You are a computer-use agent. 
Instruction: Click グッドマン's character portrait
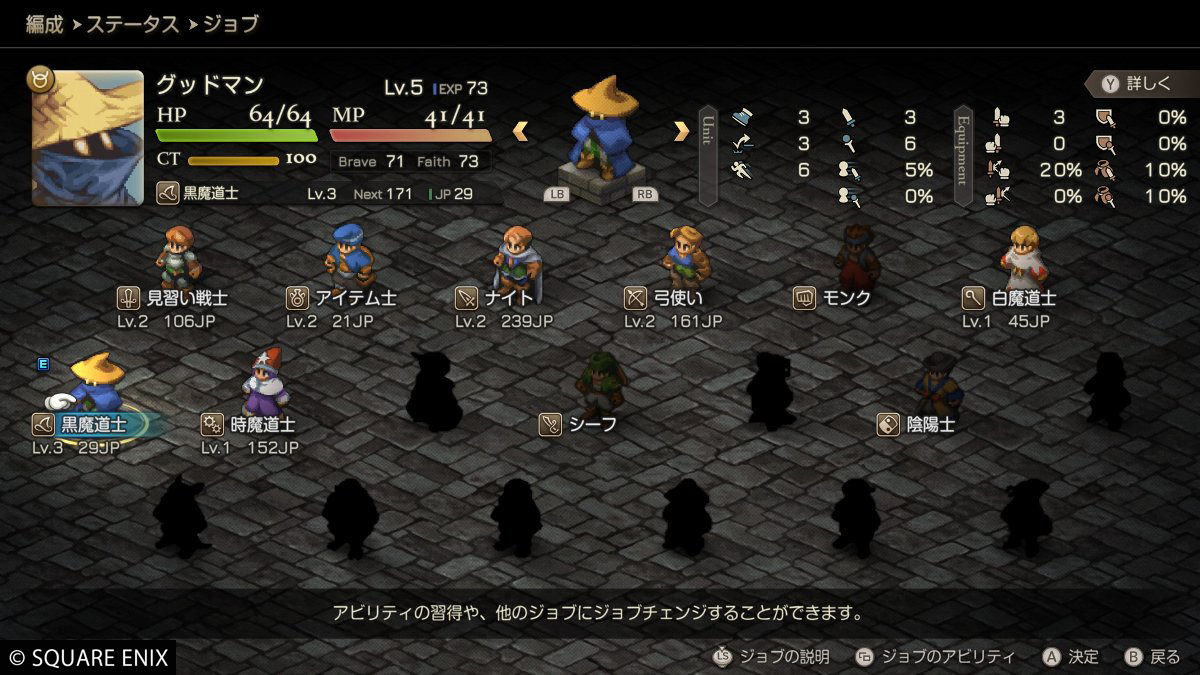88,137
